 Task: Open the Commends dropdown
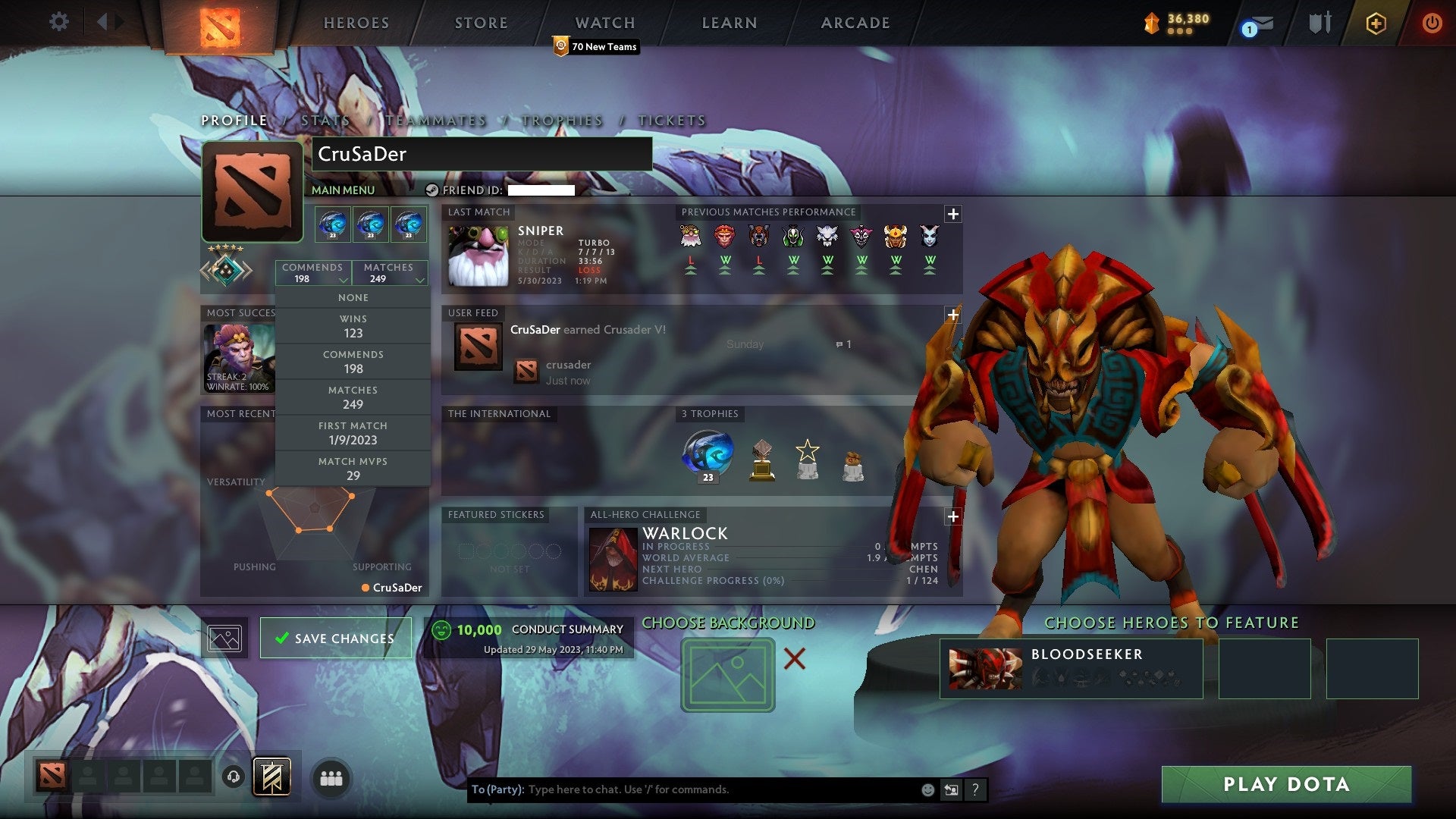click(x=312, y=273)
